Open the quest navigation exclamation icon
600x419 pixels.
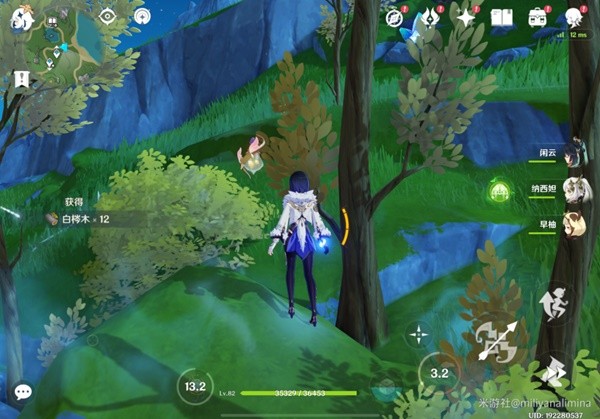[22, 78]
